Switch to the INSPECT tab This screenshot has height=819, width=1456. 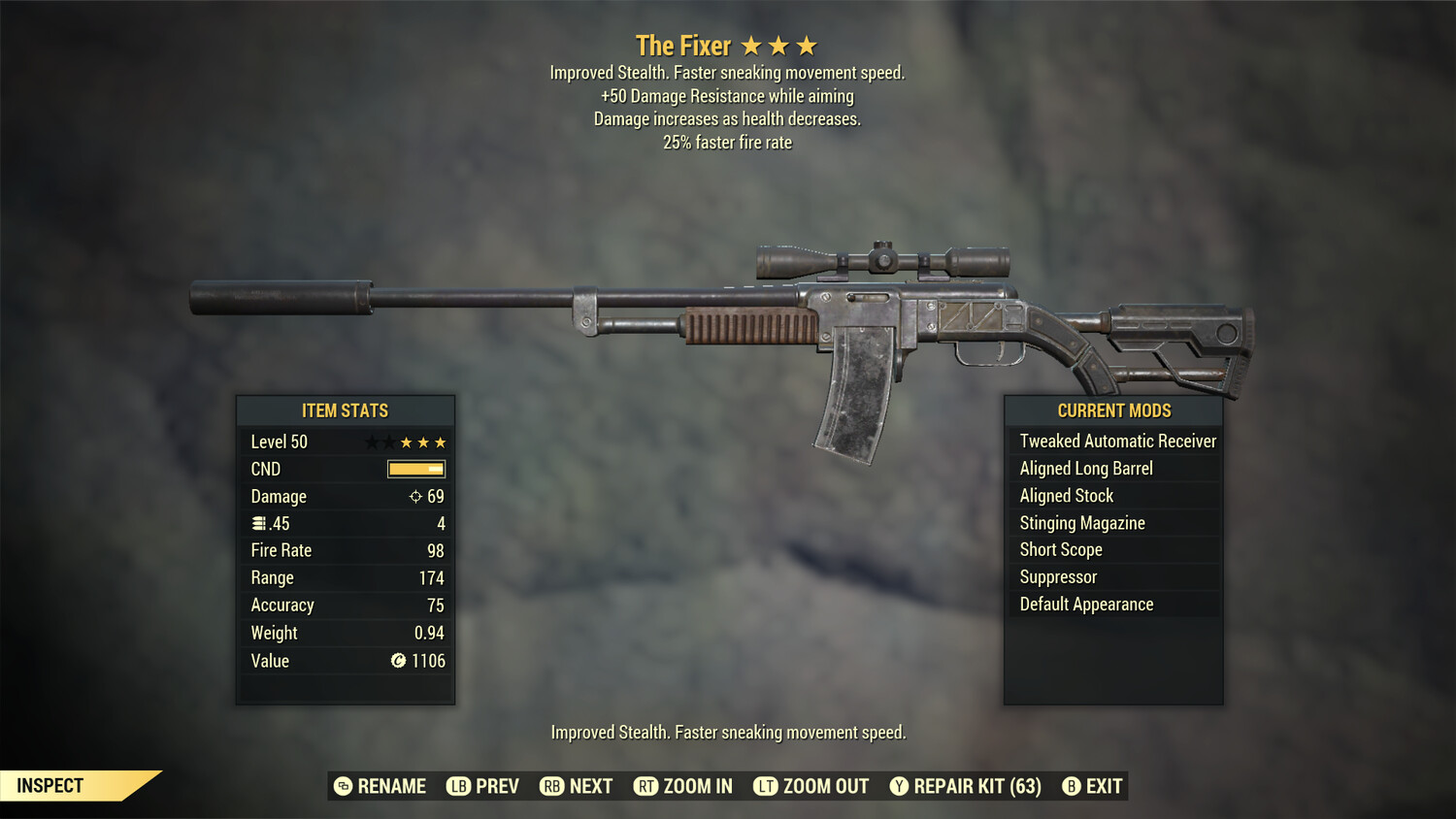(50, 785)
